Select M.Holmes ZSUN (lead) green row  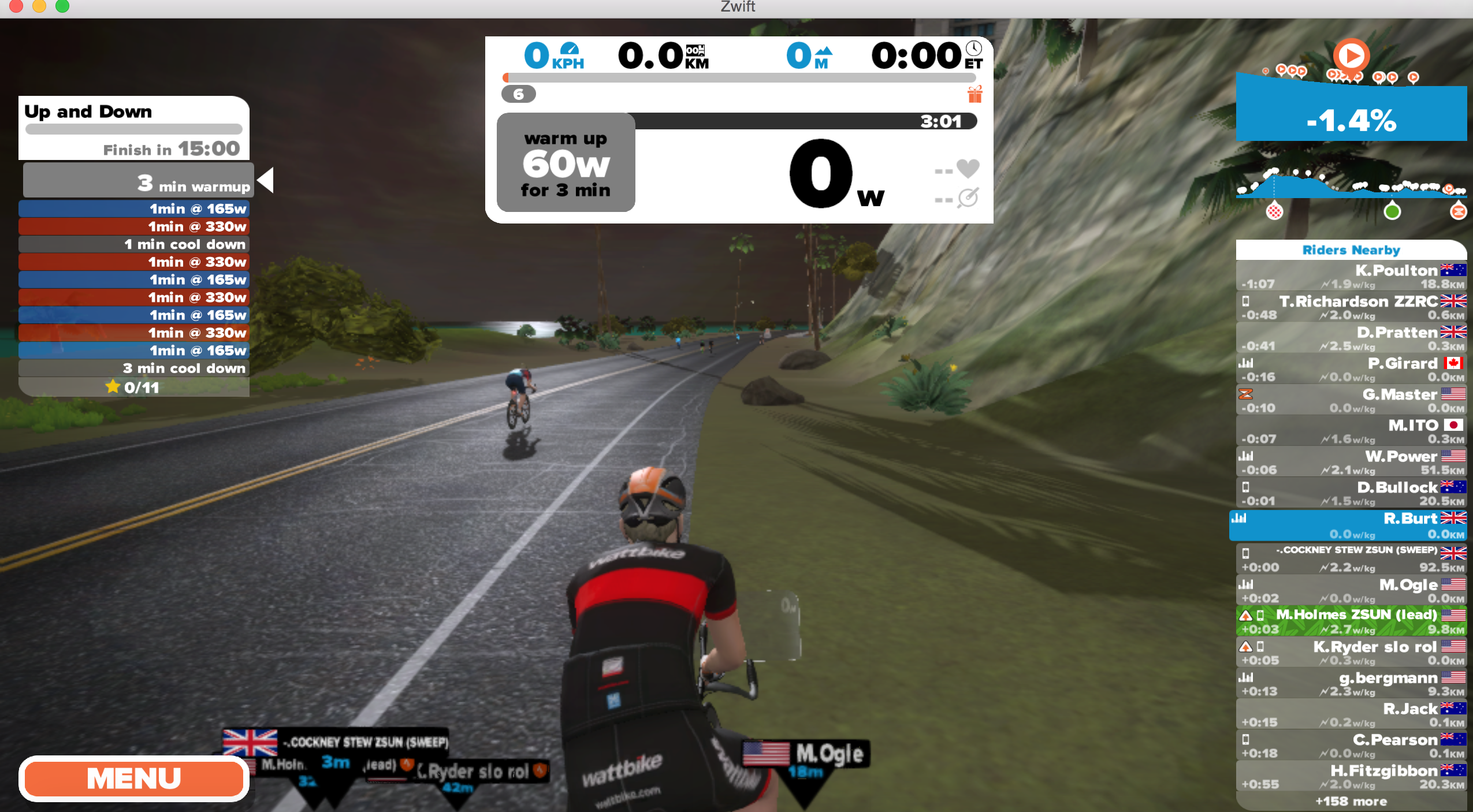pyautogui.click(x=1351, y=621)
